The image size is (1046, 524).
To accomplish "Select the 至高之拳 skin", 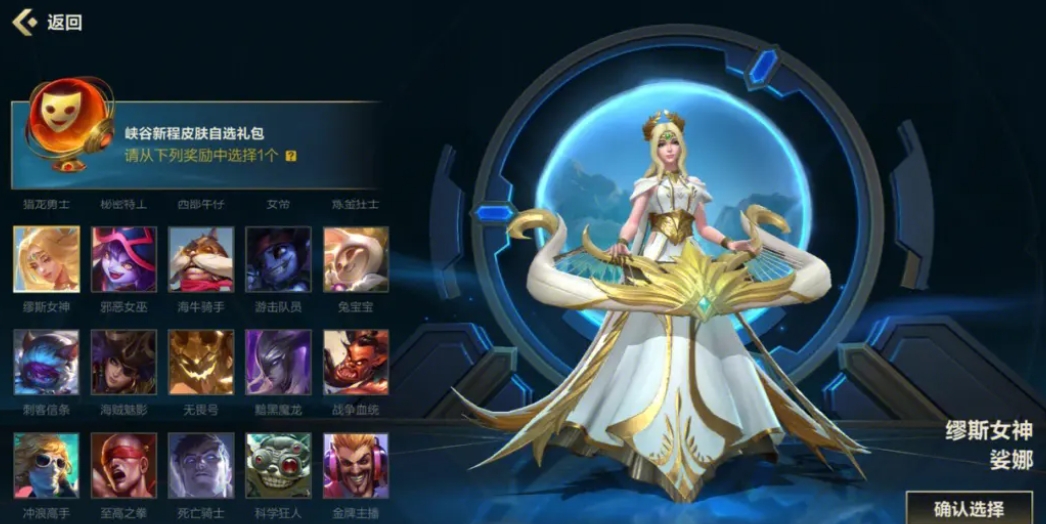I will 124,465.
